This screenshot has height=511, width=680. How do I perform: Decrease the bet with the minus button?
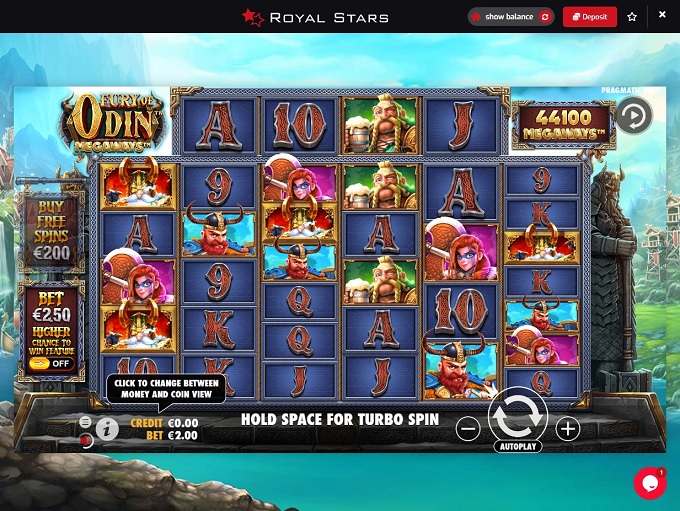coord(467,429)
